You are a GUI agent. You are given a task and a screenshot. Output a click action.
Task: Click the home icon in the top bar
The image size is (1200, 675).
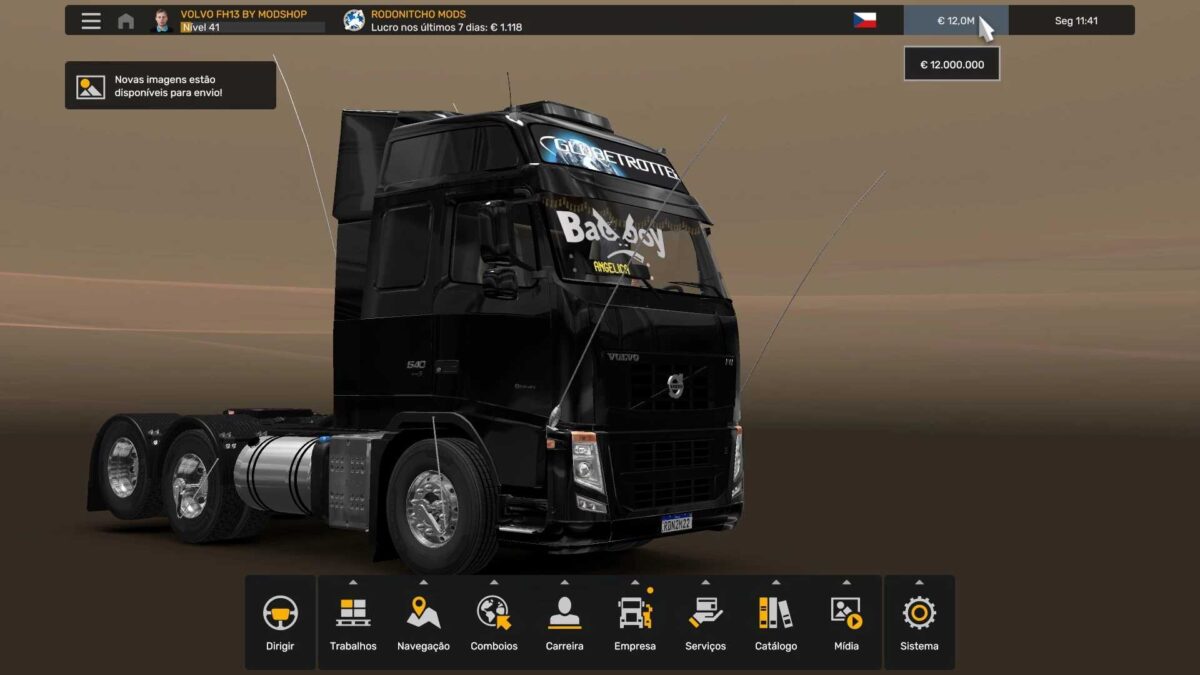pyautogui.click(x=126, y=21)
